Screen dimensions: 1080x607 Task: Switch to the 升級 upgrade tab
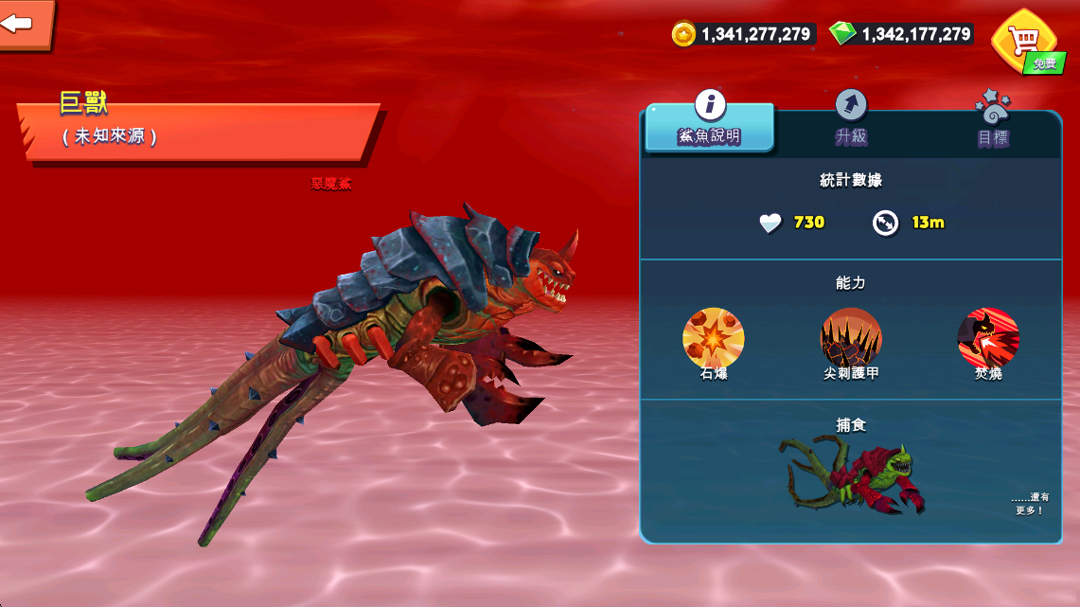coord(851,119)
